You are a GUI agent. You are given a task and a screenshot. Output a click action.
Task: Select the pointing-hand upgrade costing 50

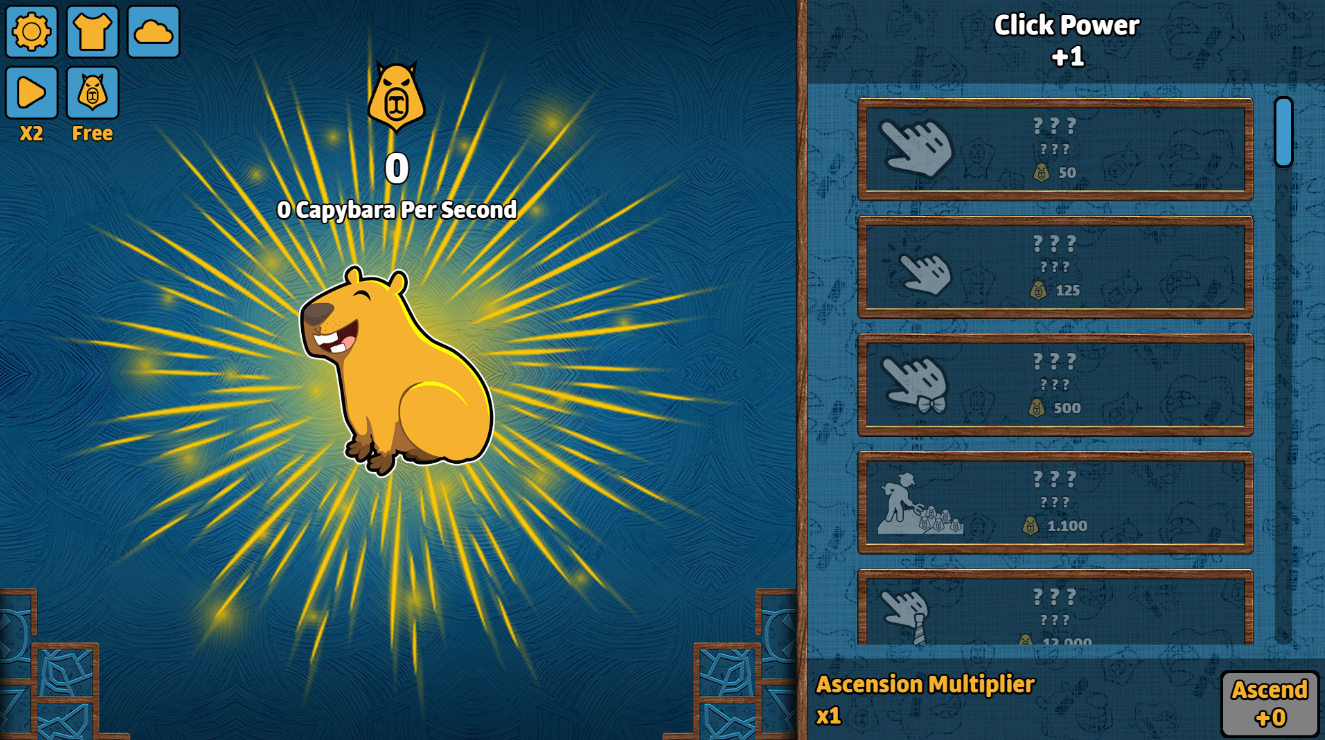tap(1055, 147)
